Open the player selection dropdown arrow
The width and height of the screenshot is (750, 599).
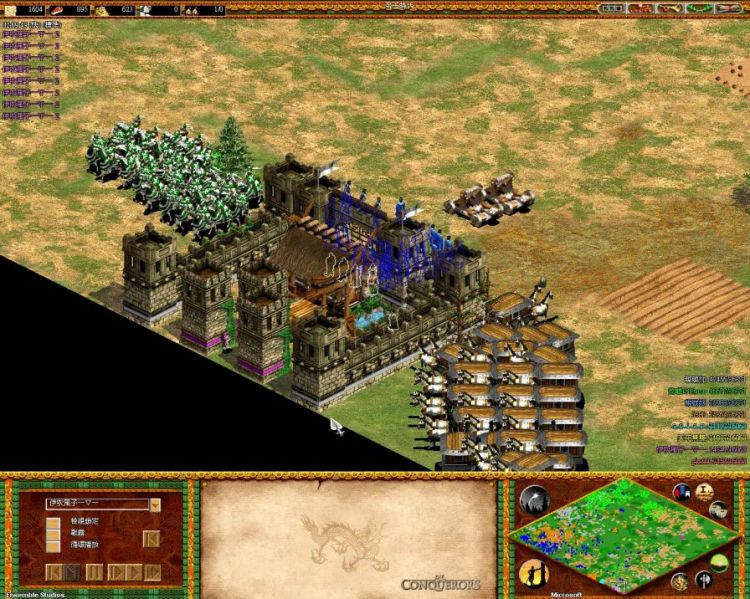pos(156,505)
